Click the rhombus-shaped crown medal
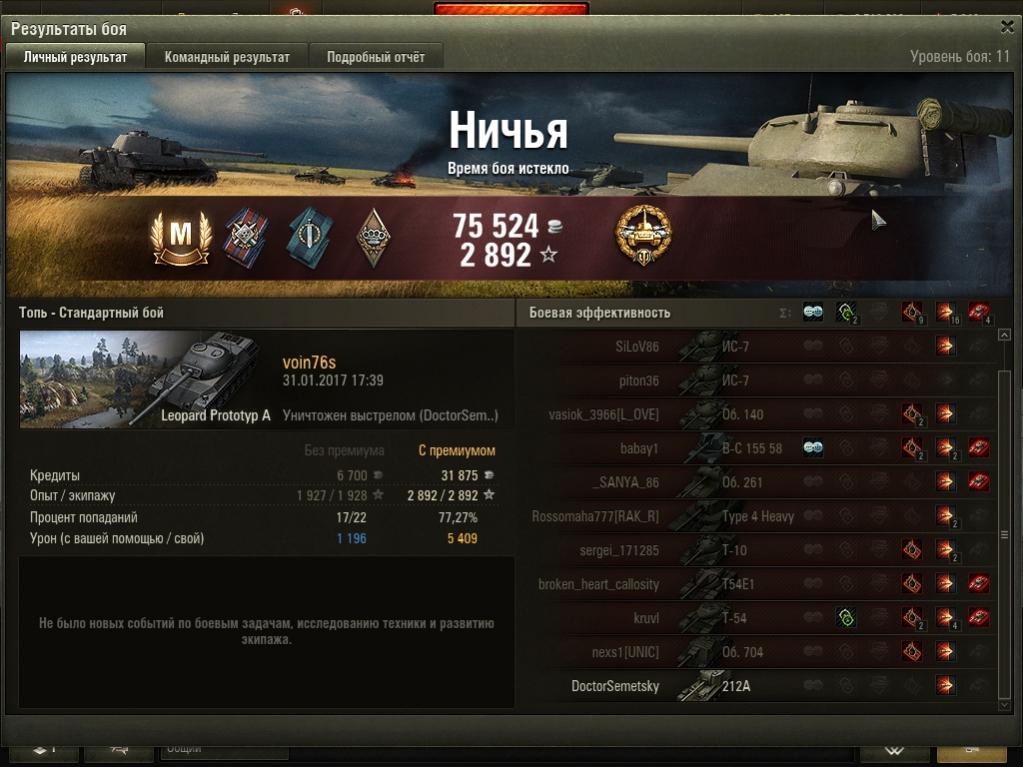Screen dimensions: 1023x767 click(x=371, y=238)
